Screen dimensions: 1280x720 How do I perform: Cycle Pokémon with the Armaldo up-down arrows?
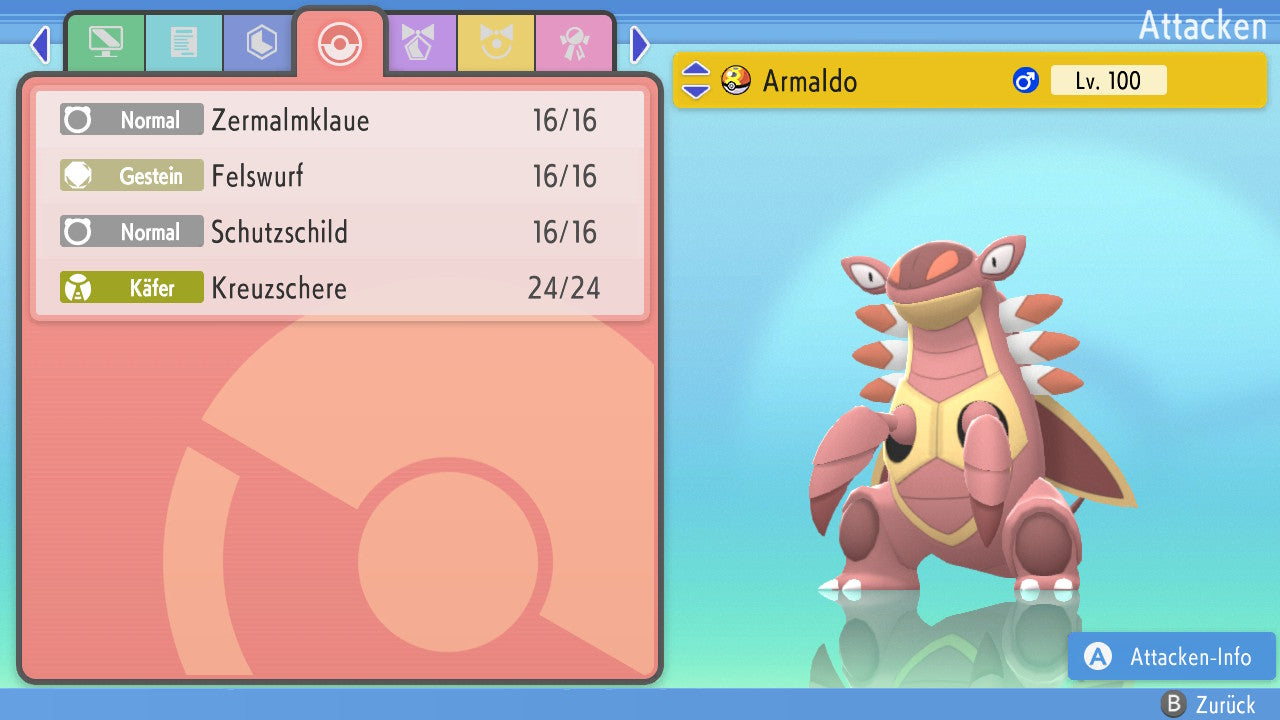point(696,81)
